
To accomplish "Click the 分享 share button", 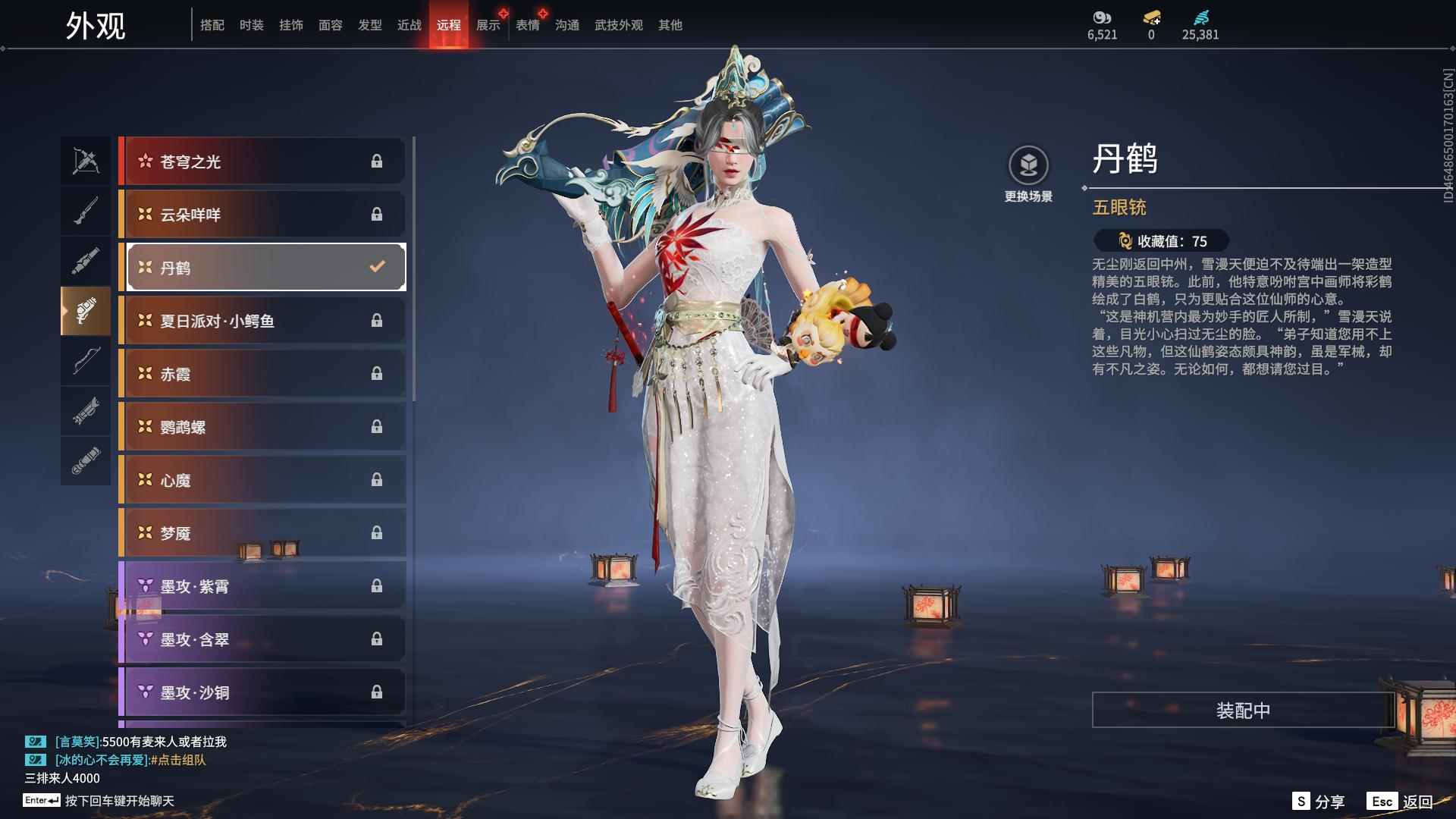I will click(x=1316, y=800).
